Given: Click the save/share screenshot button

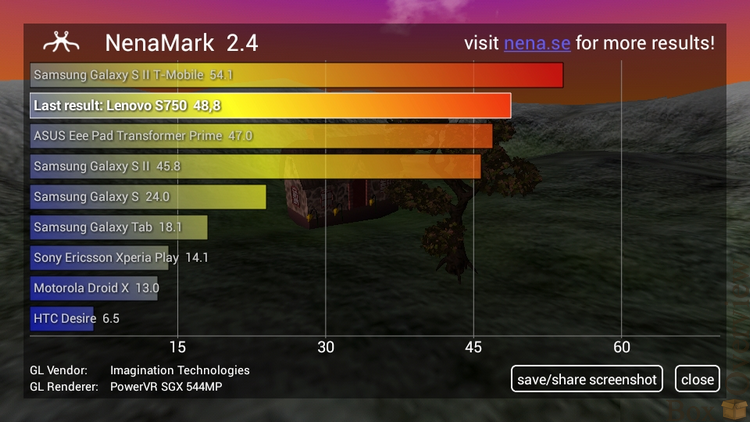Looking at the screenshot, I should pos(587,379).
